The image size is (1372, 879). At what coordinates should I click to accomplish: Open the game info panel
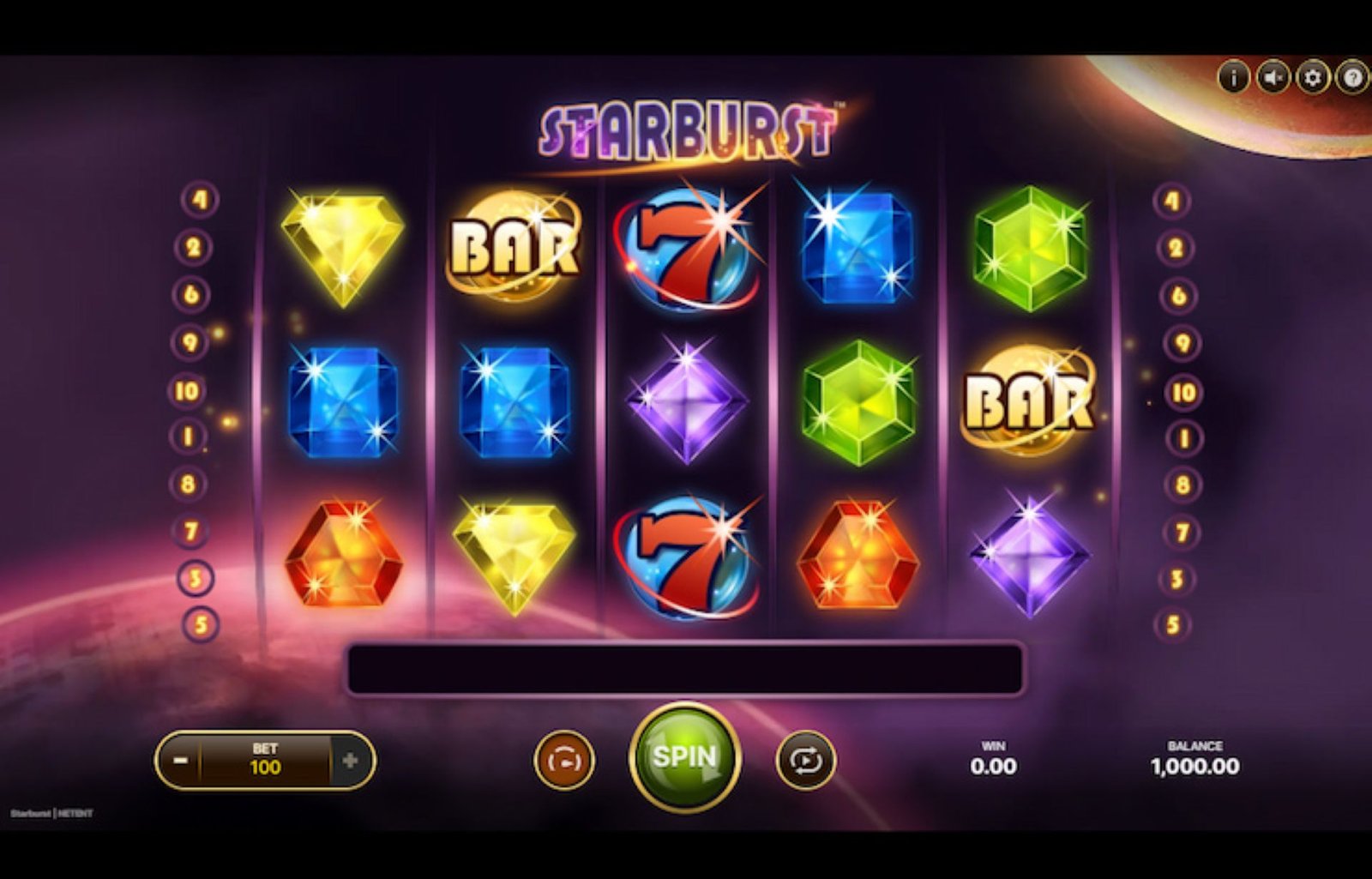(x=1233, y=78)
